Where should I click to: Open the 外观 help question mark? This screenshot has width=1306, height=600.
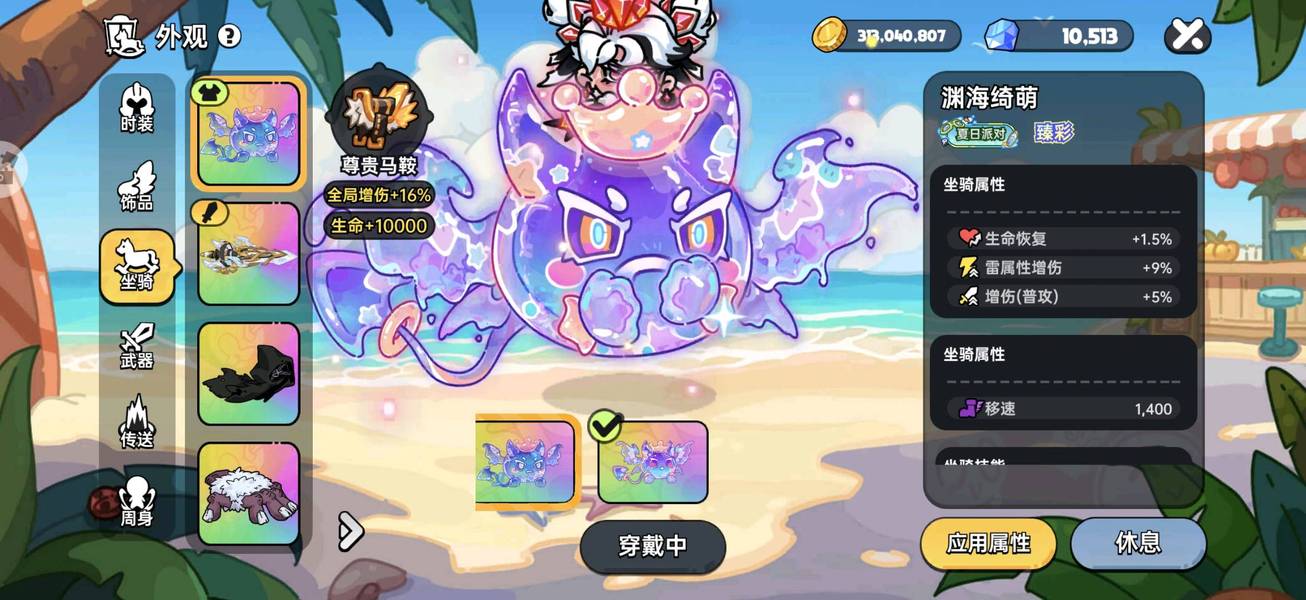[x=229, y=37]
